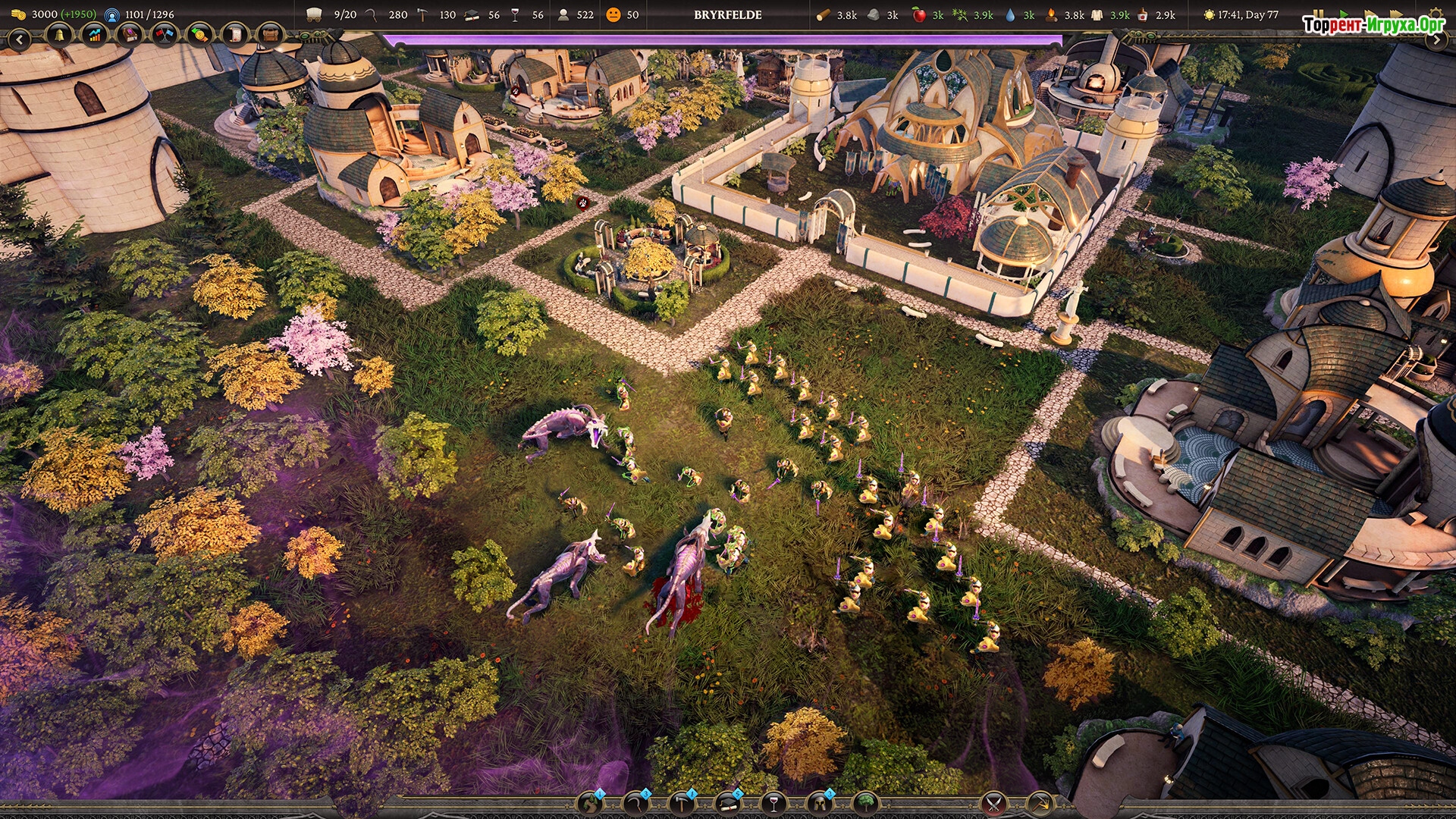The height and width of the screenshot is (819, 1456).
Task: Select the sickle farming build category
Action: coord(635,803)
